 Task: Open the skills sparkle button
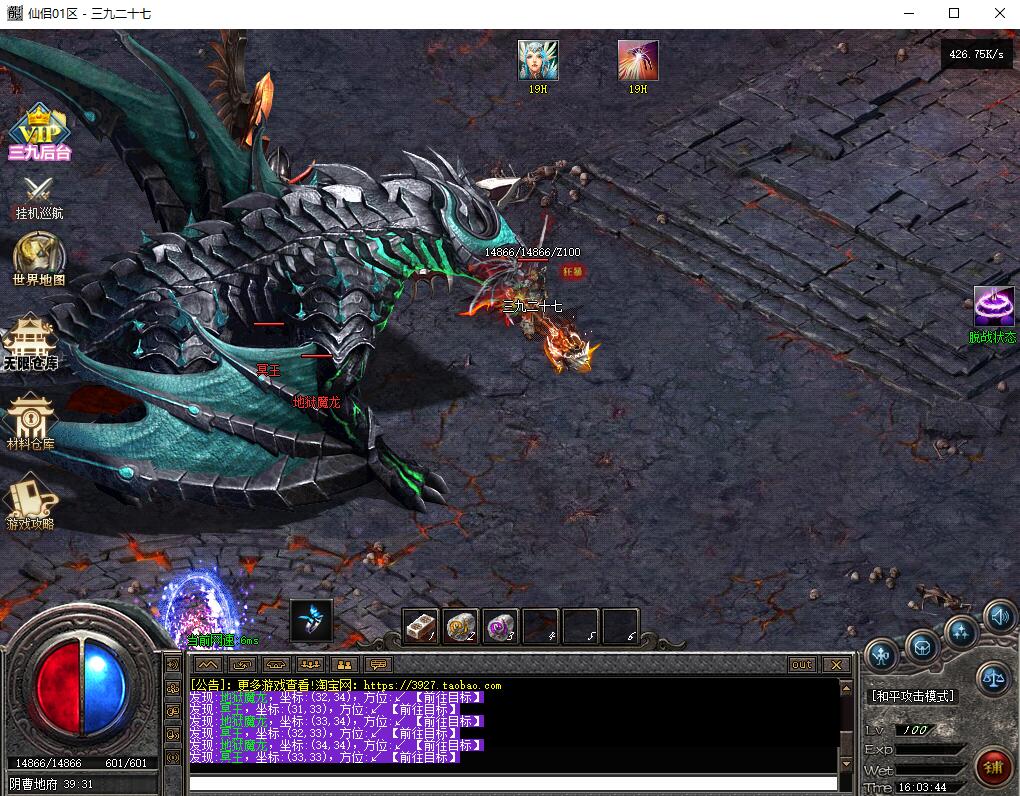point(962,631)
